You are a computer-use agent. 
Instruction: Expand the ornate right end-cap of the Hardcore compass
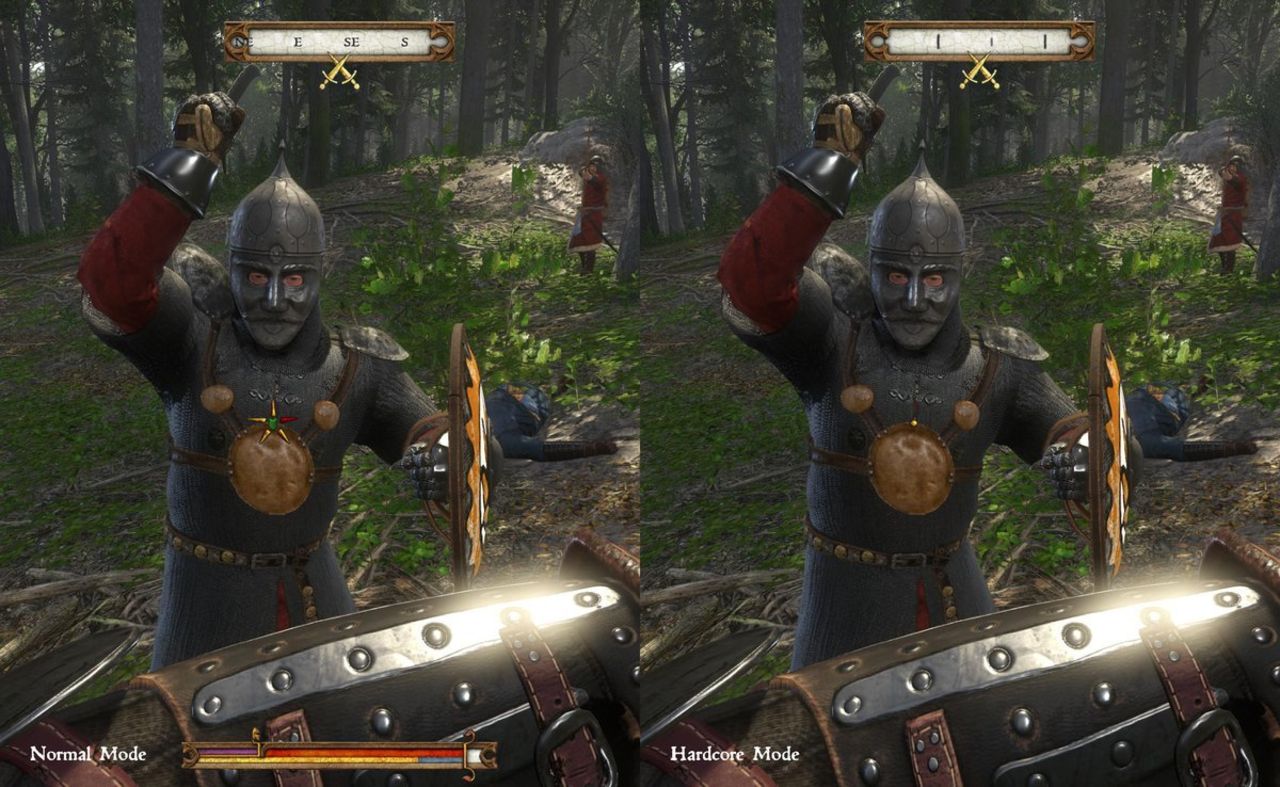(1081, 42)
